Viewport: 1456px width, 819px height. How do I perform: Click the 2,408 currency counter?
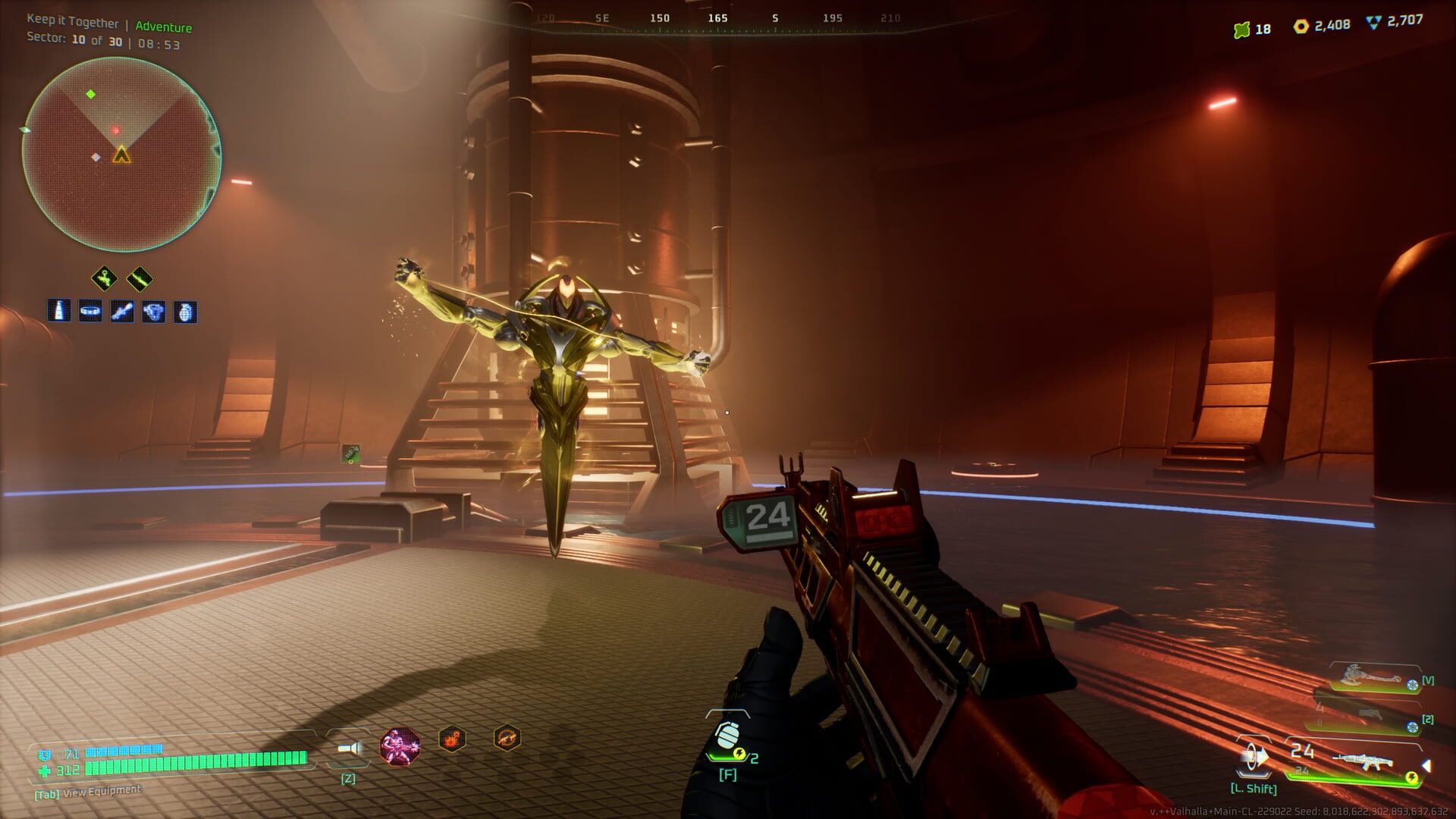click(1332, 25)
